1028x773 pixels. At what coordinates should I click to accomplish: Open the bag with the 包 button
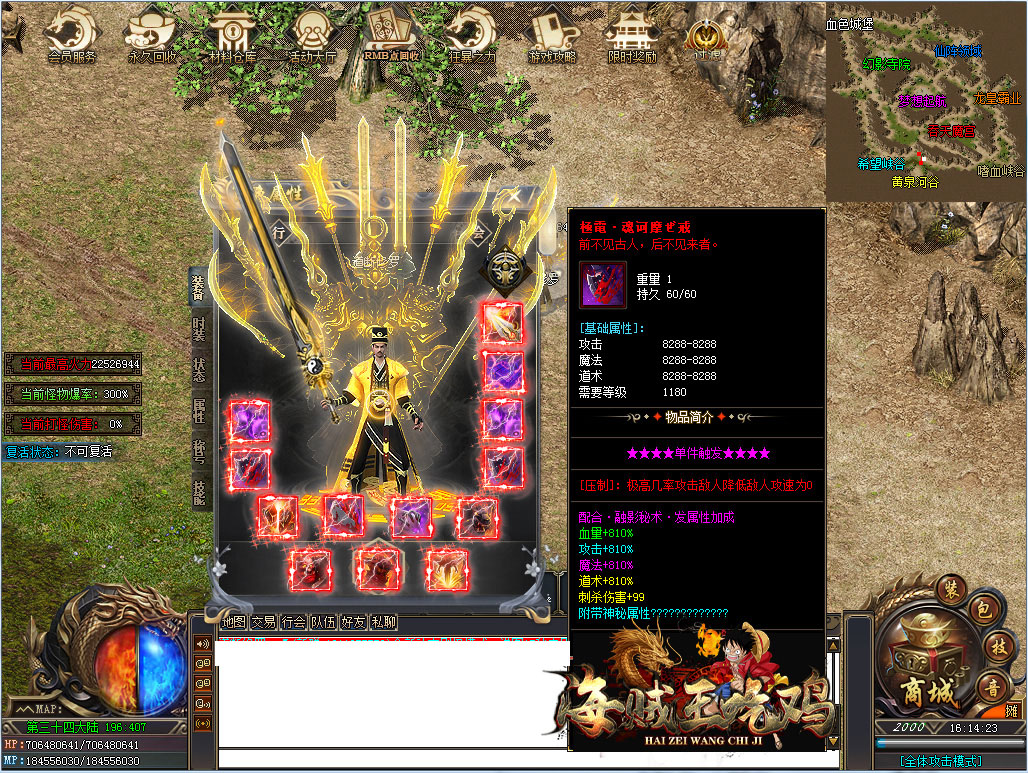982,609
